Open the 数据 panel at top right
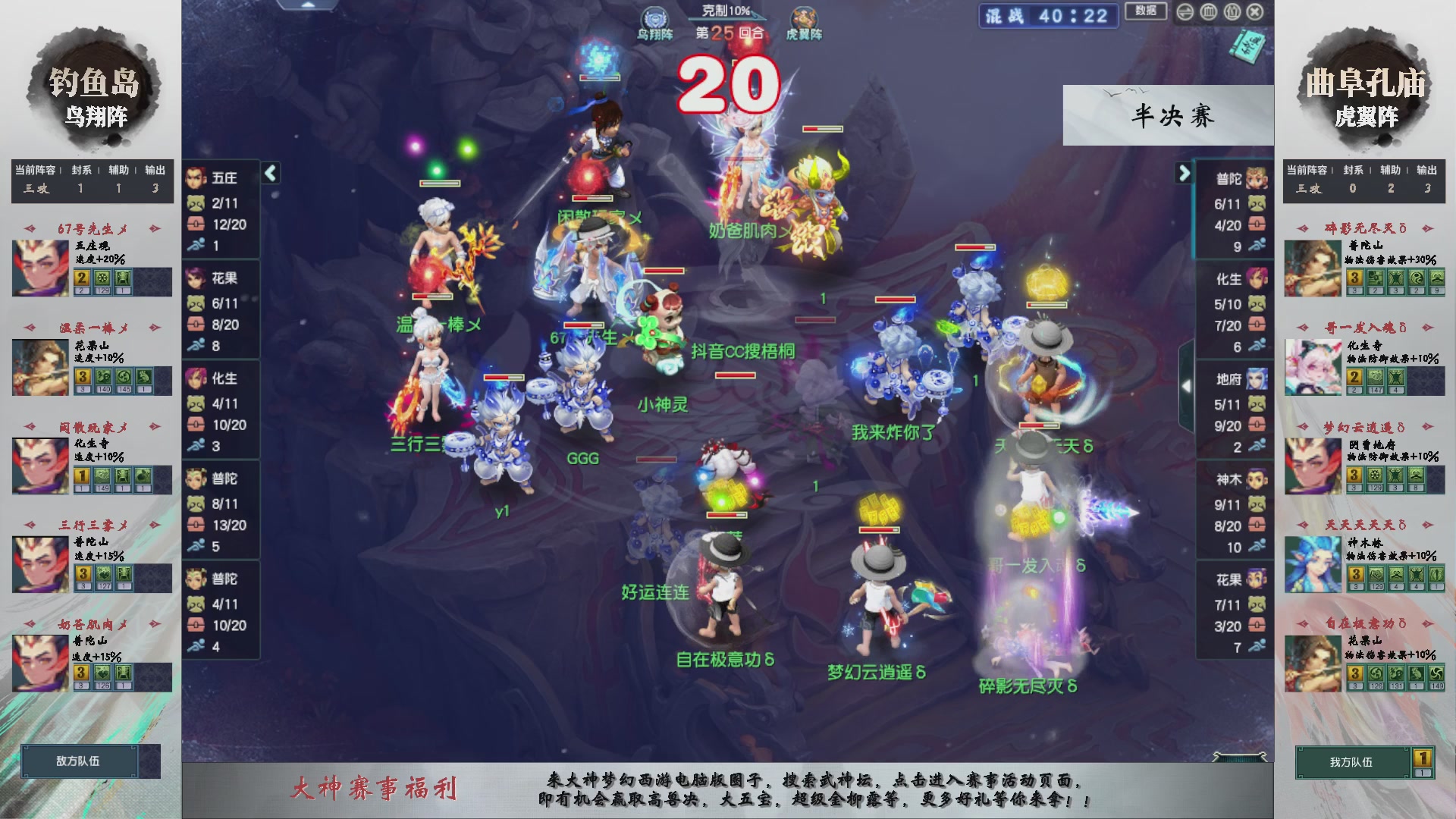 [x=1147, y=13]
